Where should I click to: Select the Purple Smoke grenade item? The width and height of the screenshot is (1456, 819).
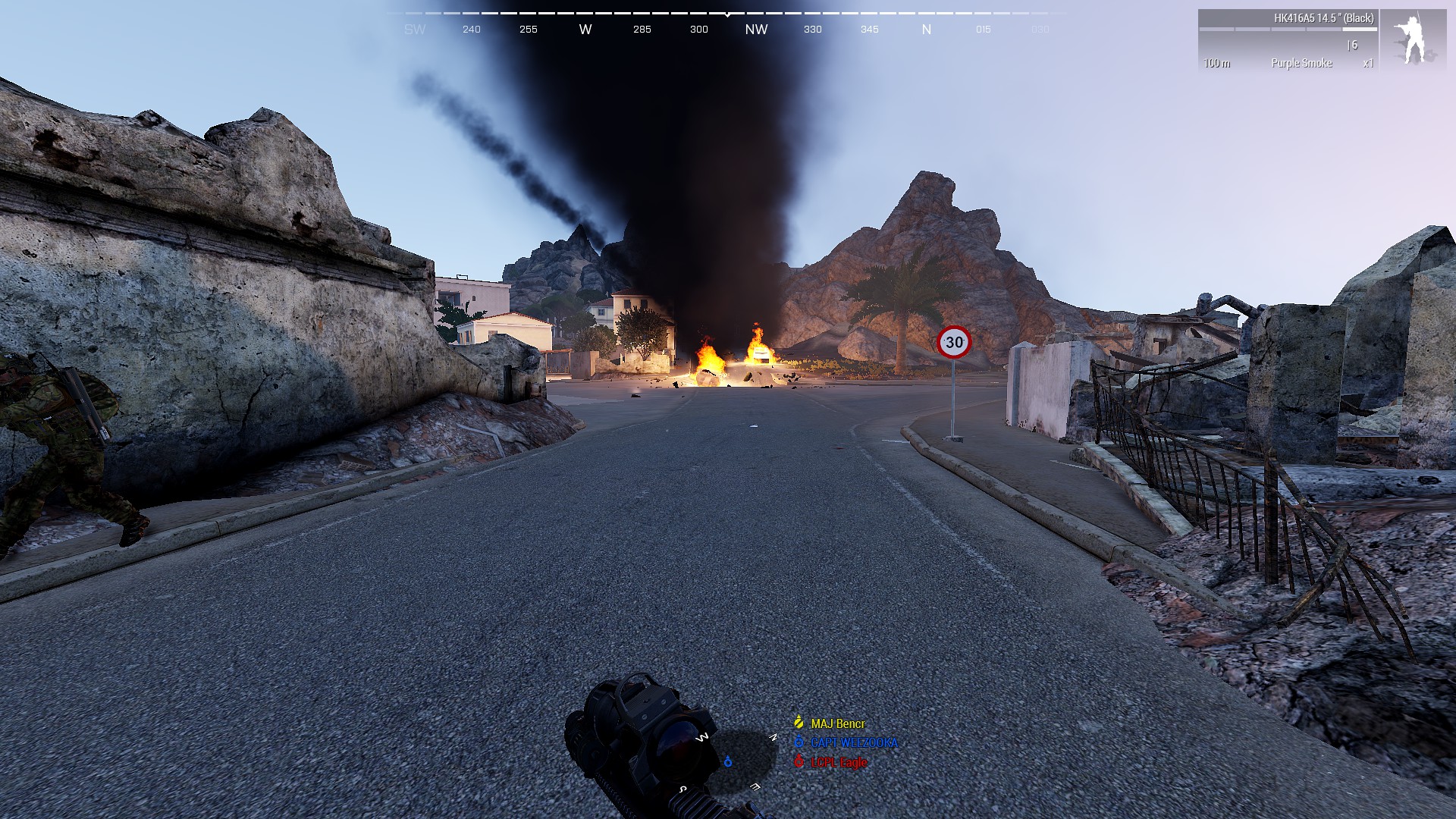(1302, 63)
